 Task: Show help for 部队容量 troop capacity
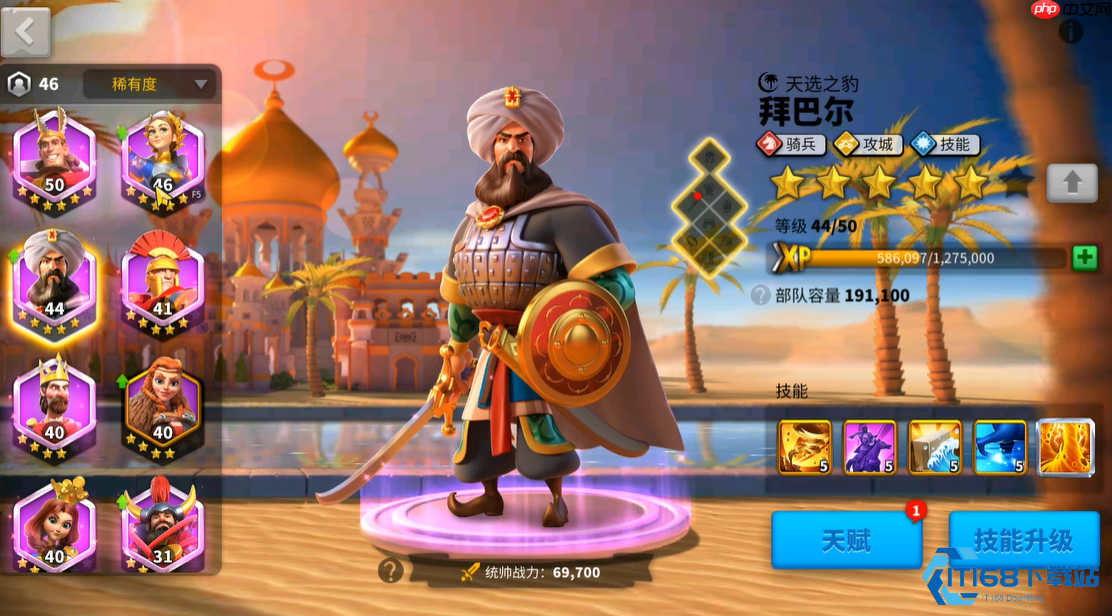(x=761, y=296)
